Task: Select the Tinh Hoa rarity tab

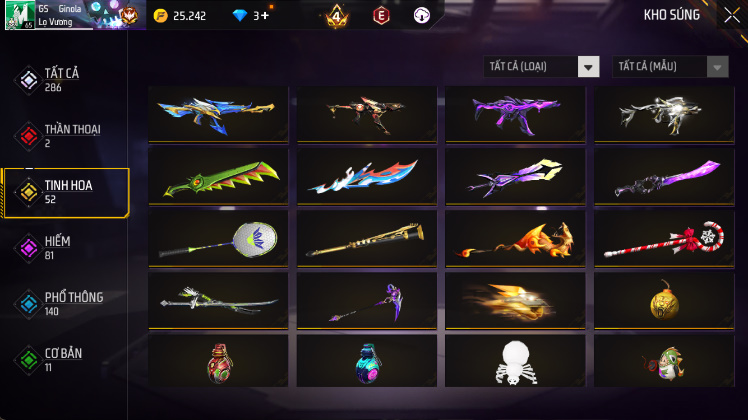Action: [66, 192]
